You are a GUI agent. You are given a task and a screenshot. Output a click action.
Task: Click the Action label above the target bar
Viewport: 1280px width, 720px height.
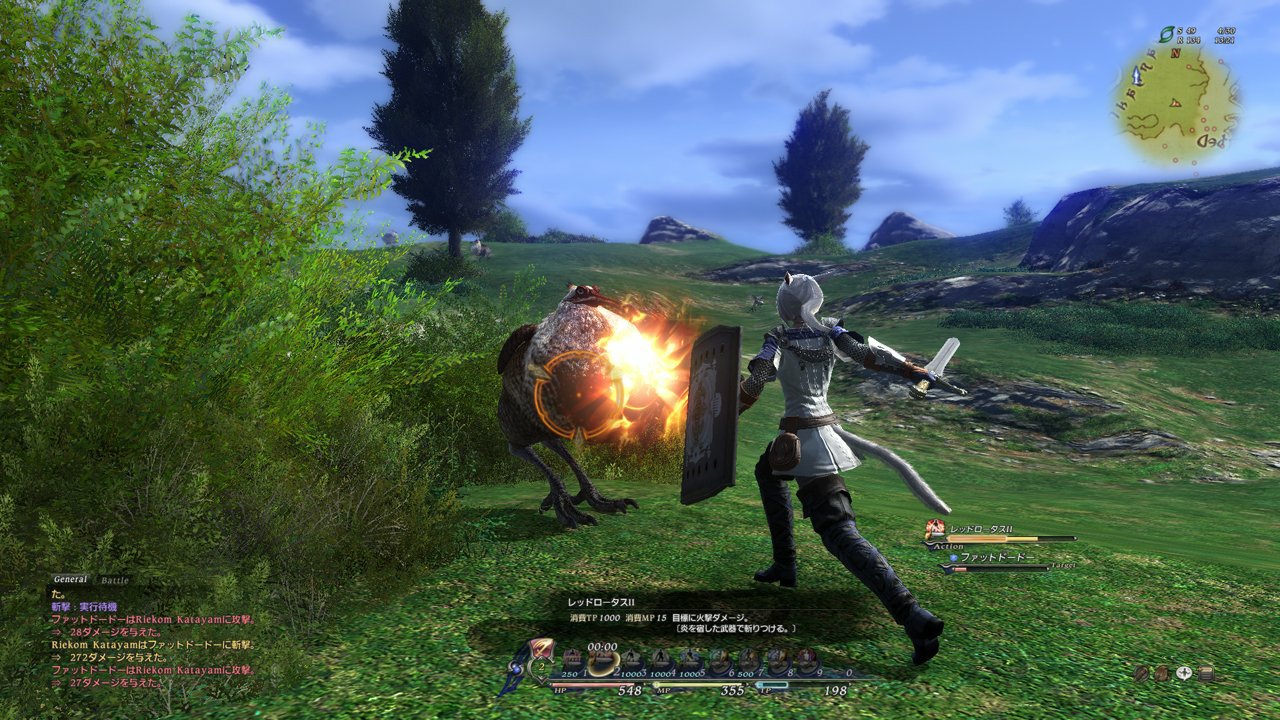pyautogui.click(x=948, y=546)
